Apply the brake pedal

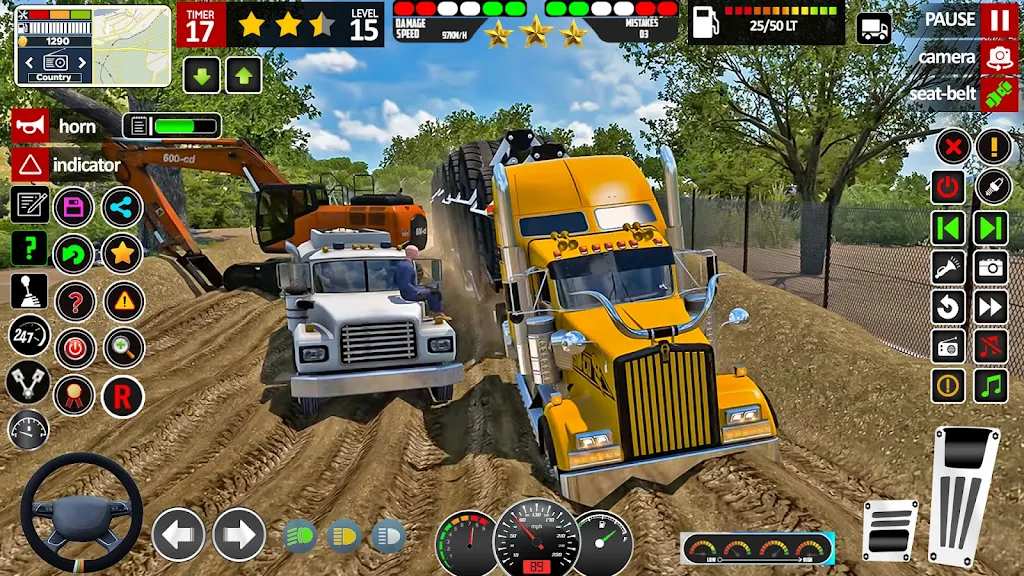890,529
